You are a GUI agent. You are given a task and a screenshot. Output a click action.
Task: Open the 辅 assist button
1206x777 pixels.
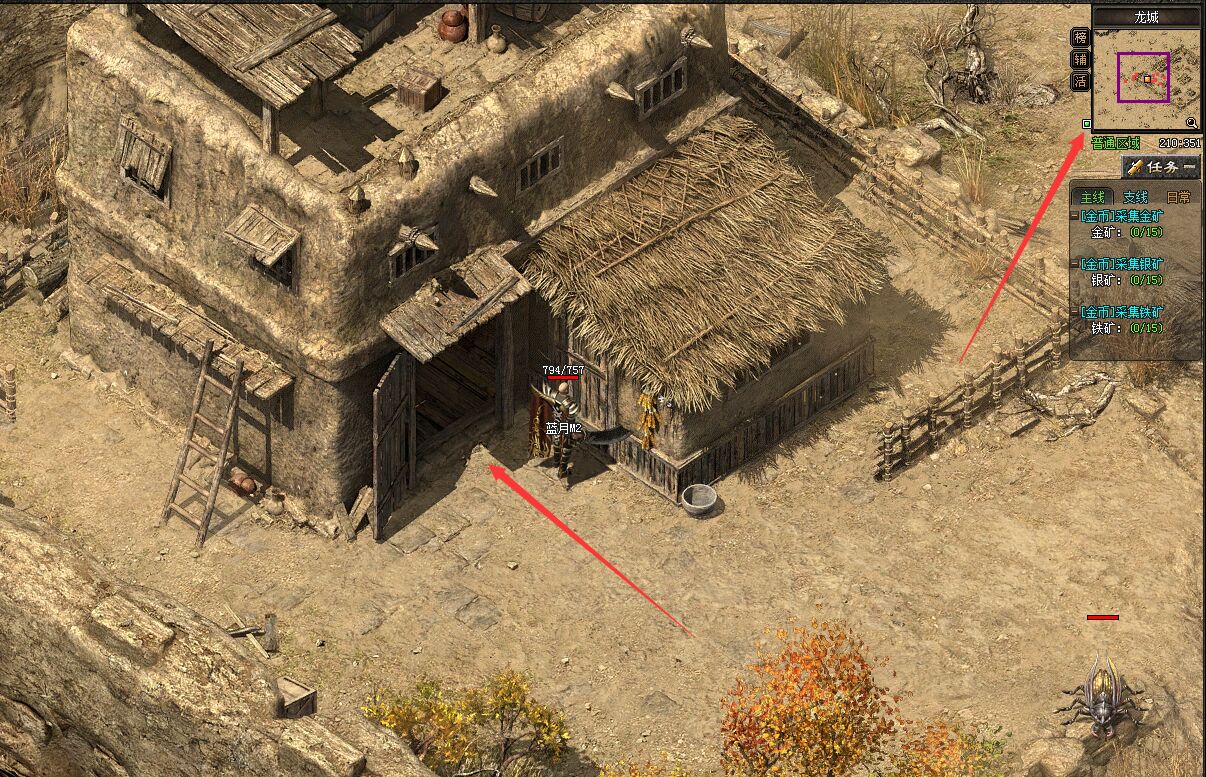coord(1080,60)
